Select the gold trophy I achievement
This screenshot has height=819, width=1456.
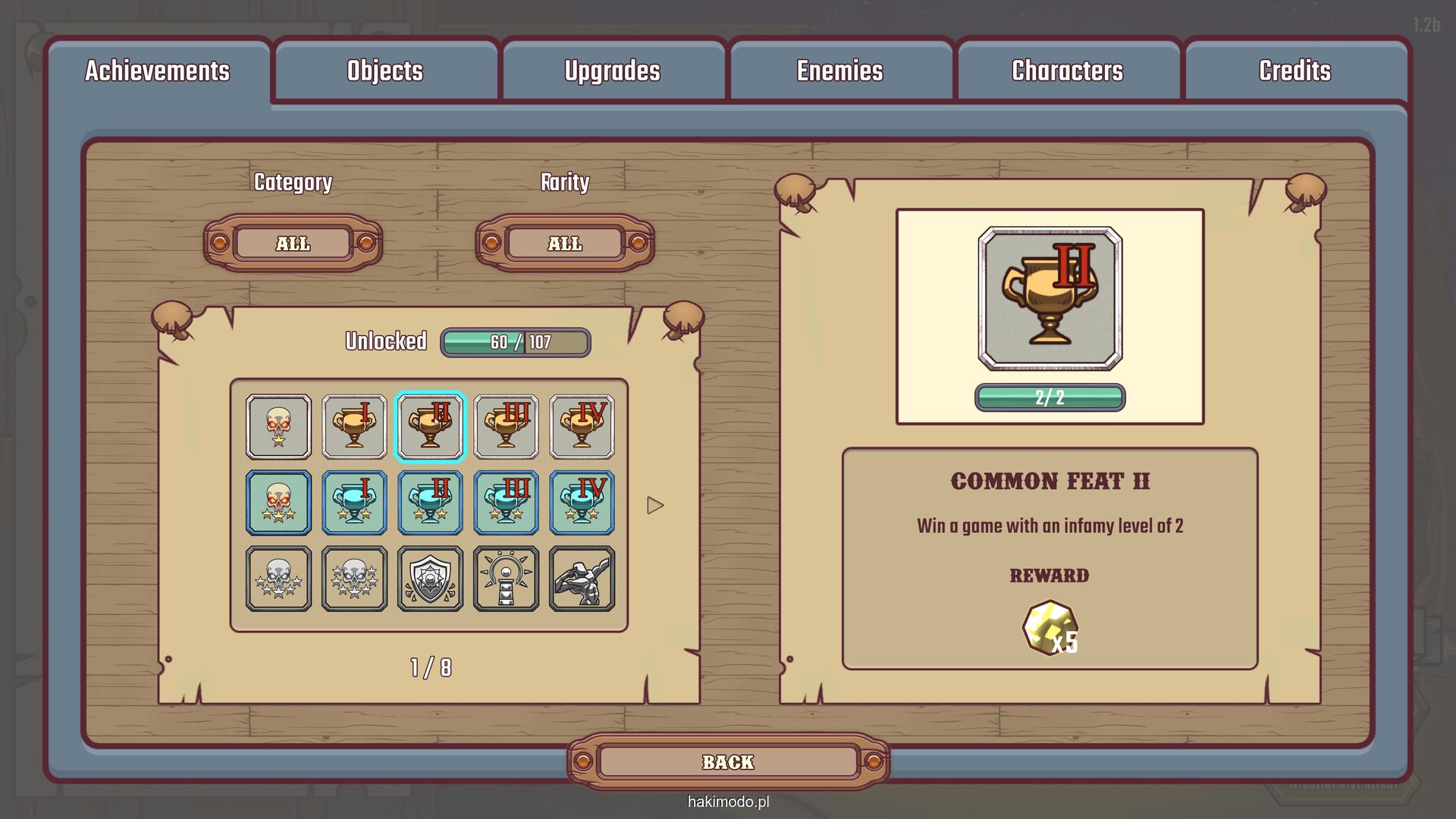[354, 427]
